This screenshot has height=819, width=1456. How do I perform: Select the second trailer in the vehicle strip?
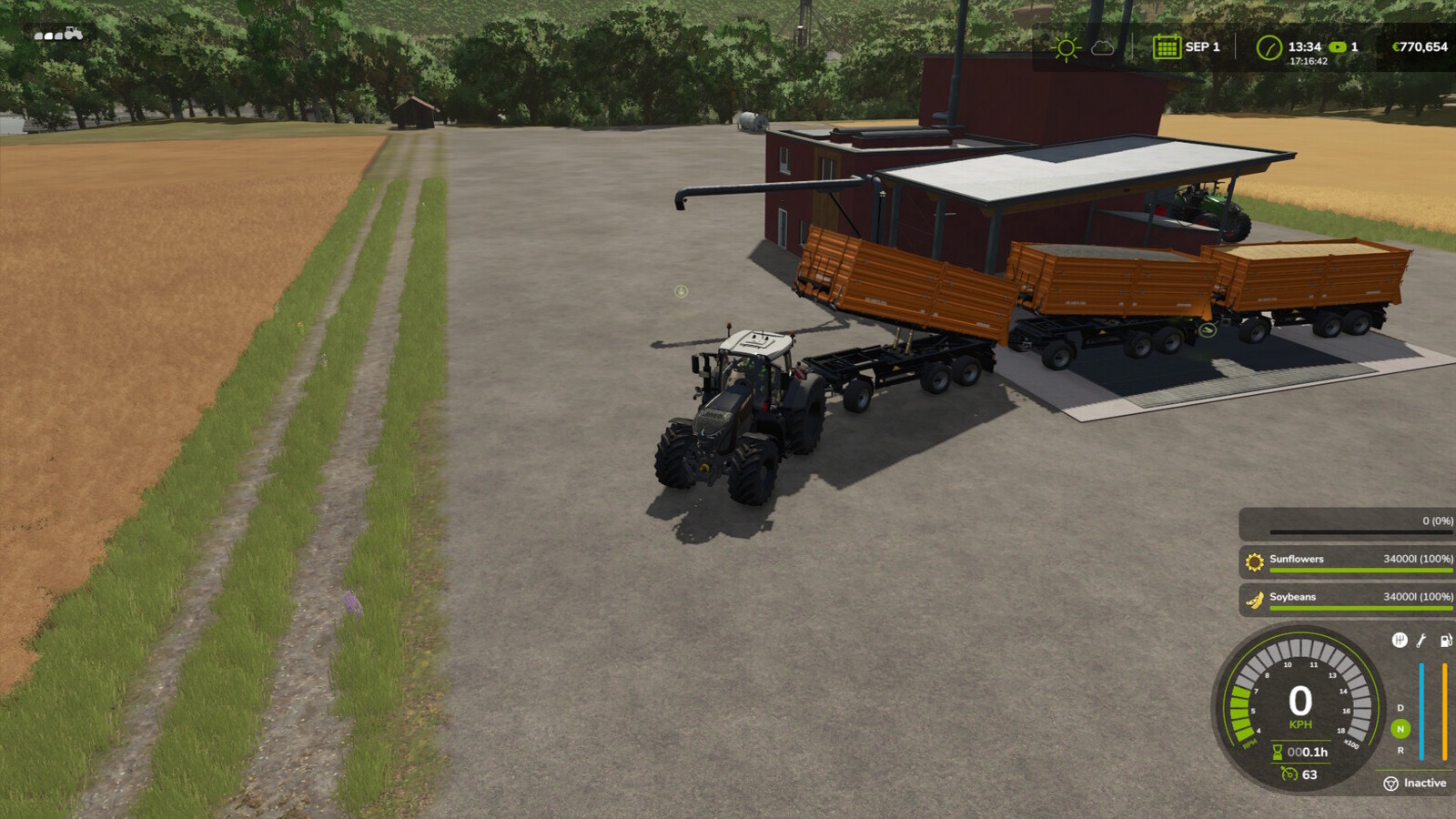pos(49,35)
